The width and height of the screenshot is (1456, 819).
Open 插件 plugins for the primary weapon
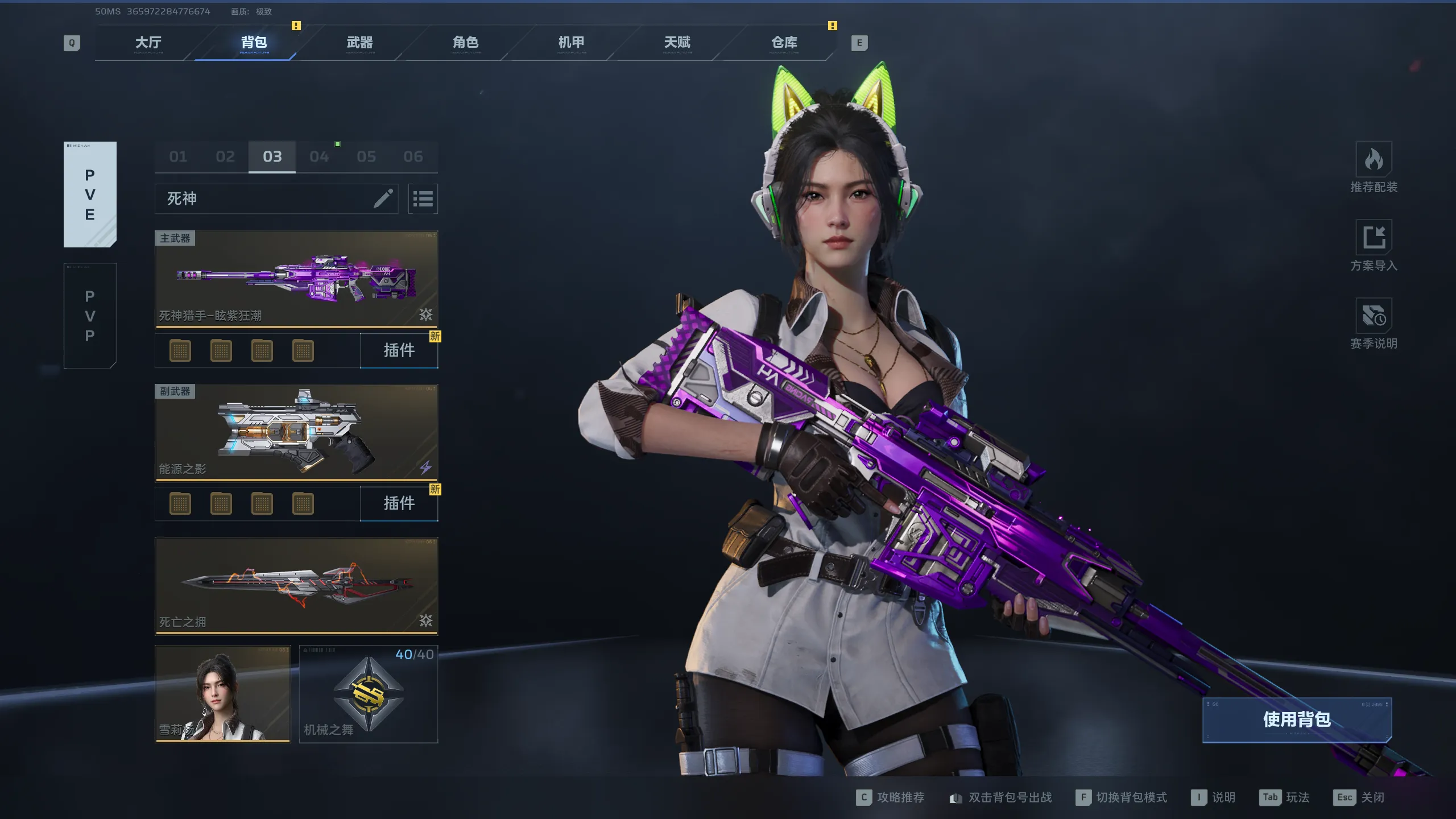coord(399,350)
